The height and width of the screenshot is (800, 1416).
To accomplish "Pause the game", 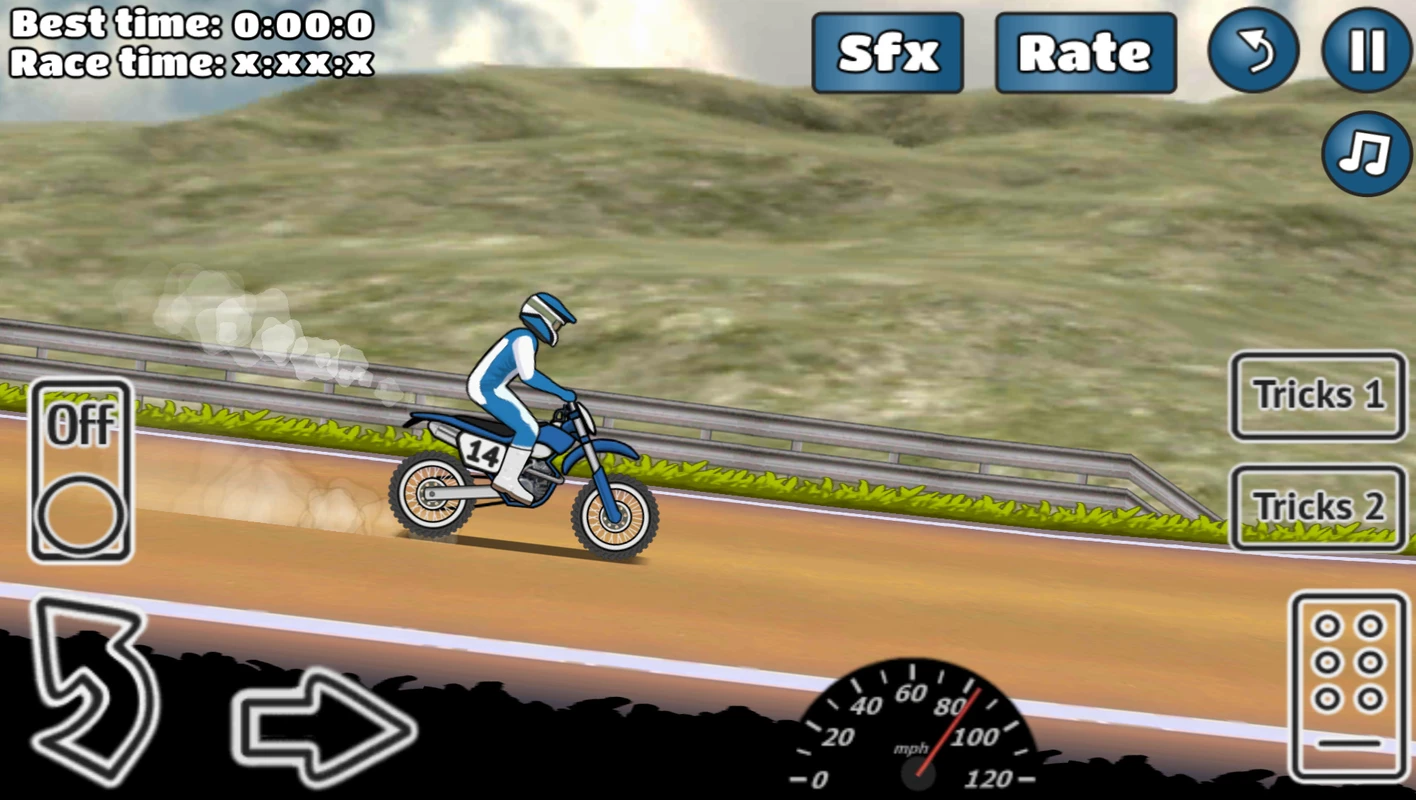I will click(1365, 52).
